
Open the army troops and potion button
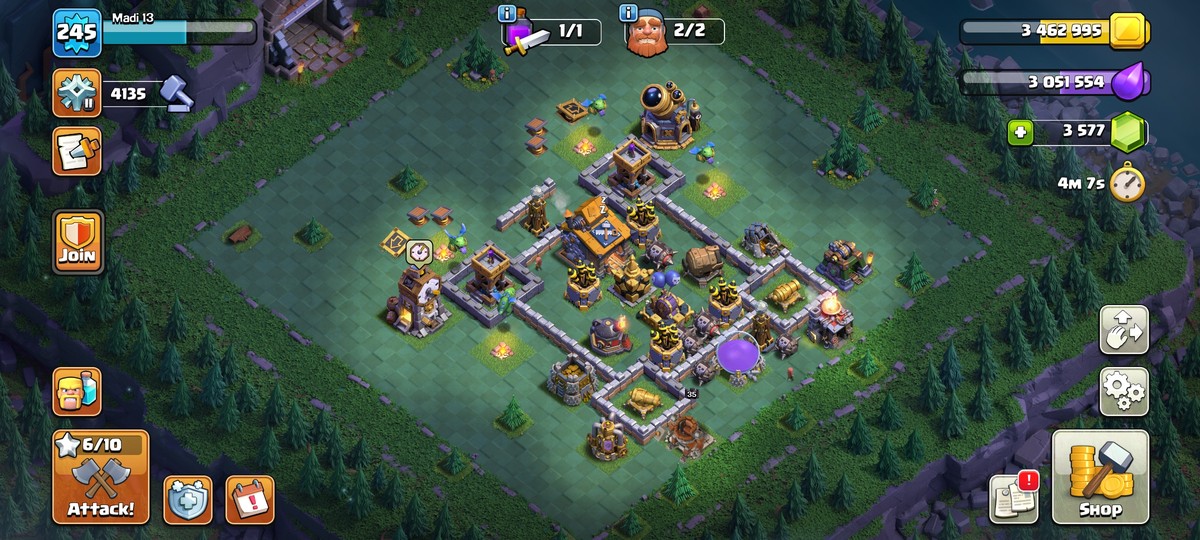pos(77,391)
